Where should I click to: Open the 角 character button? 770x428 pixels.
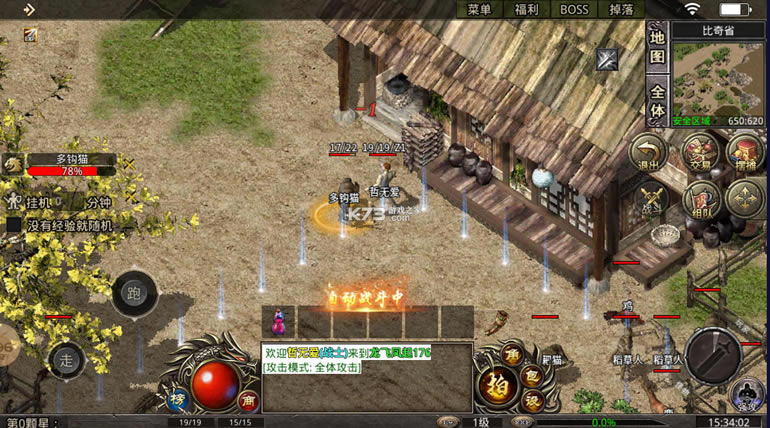click(x=512, y=353)
